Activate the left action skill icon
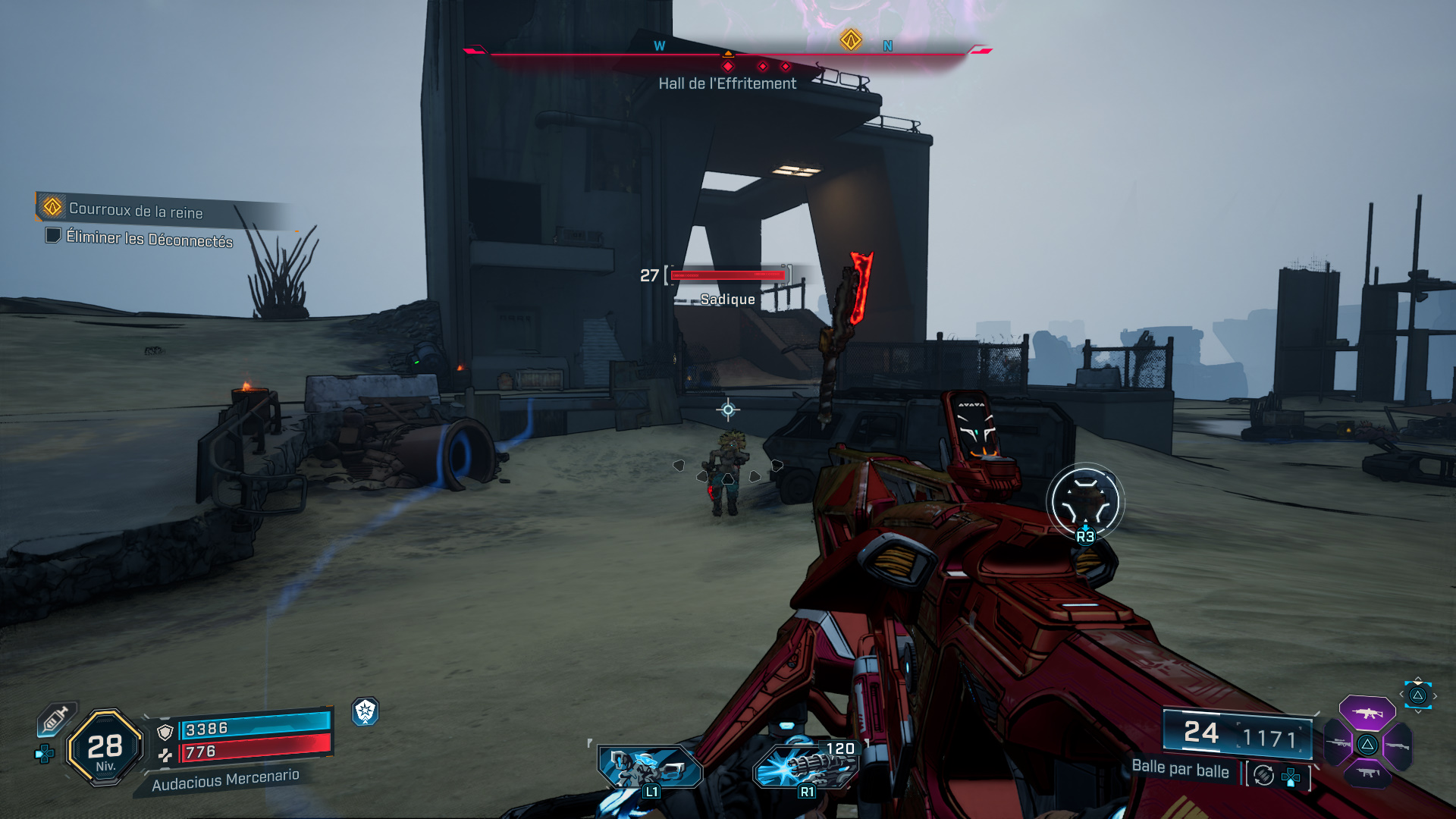This screenshot has height=819, width=1456. [x=650, y=767]
